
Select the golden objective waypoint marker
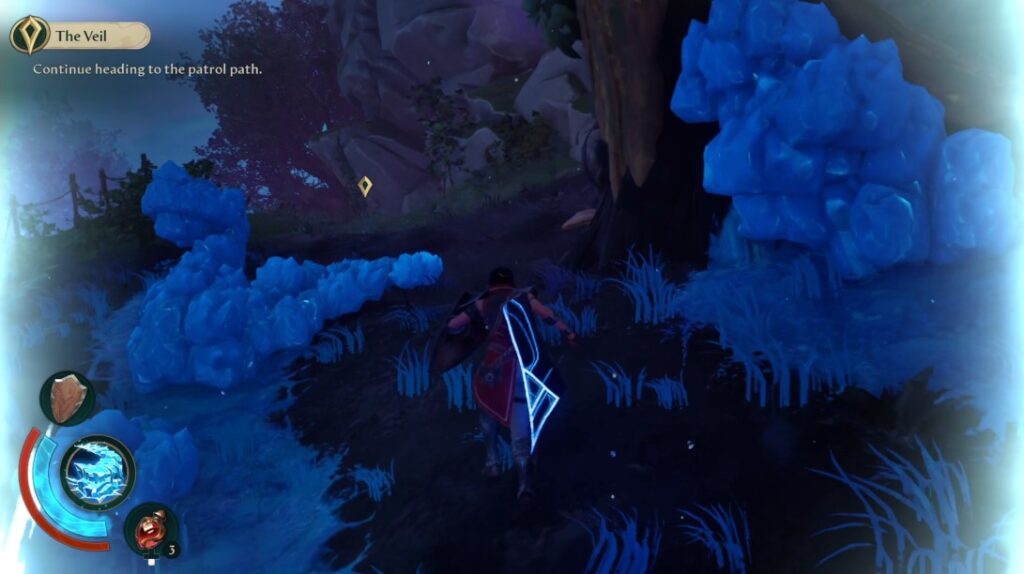365,186
